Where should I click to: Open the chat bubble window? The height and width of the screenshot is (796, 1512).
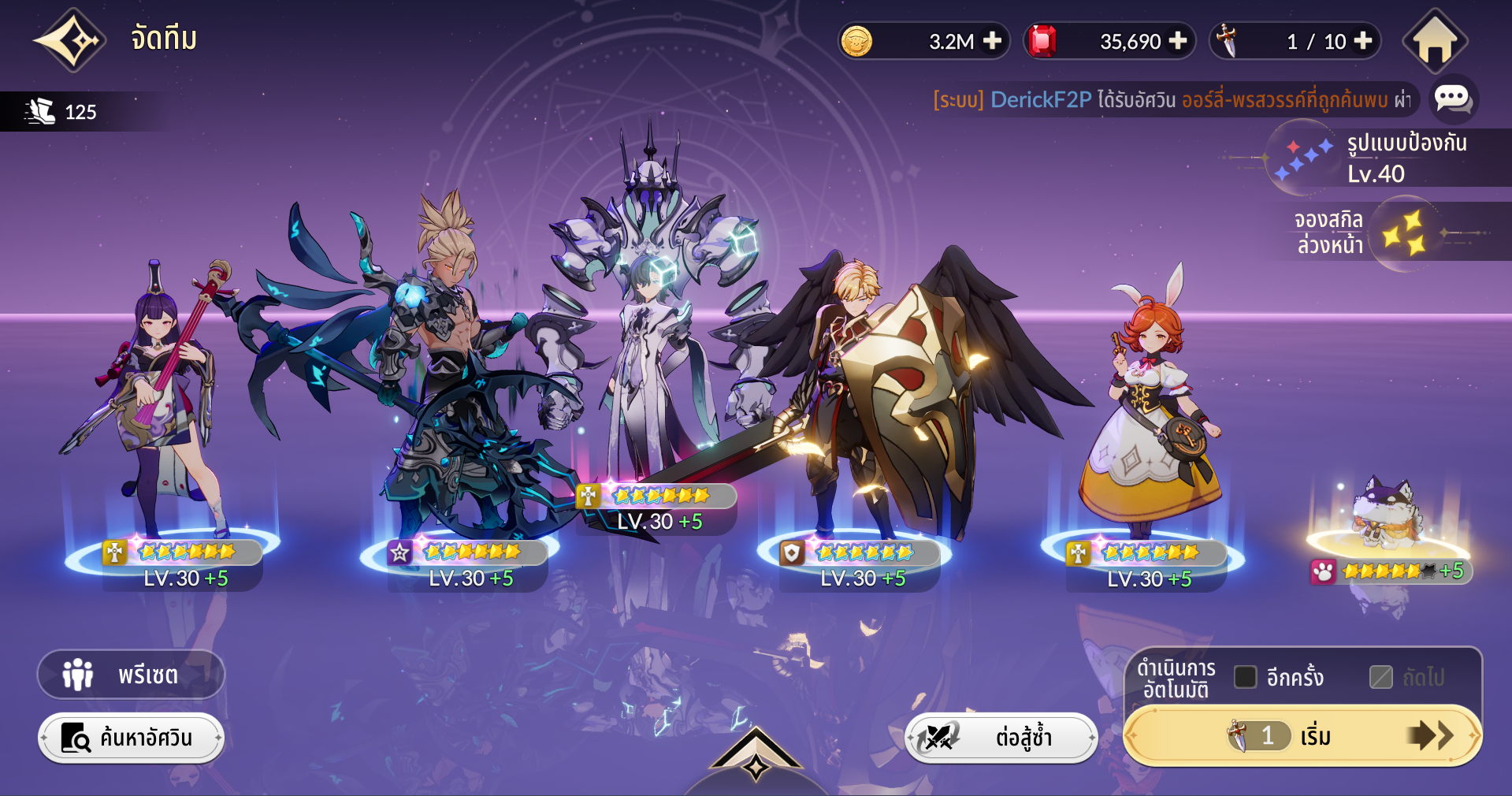click(1452, 99)
